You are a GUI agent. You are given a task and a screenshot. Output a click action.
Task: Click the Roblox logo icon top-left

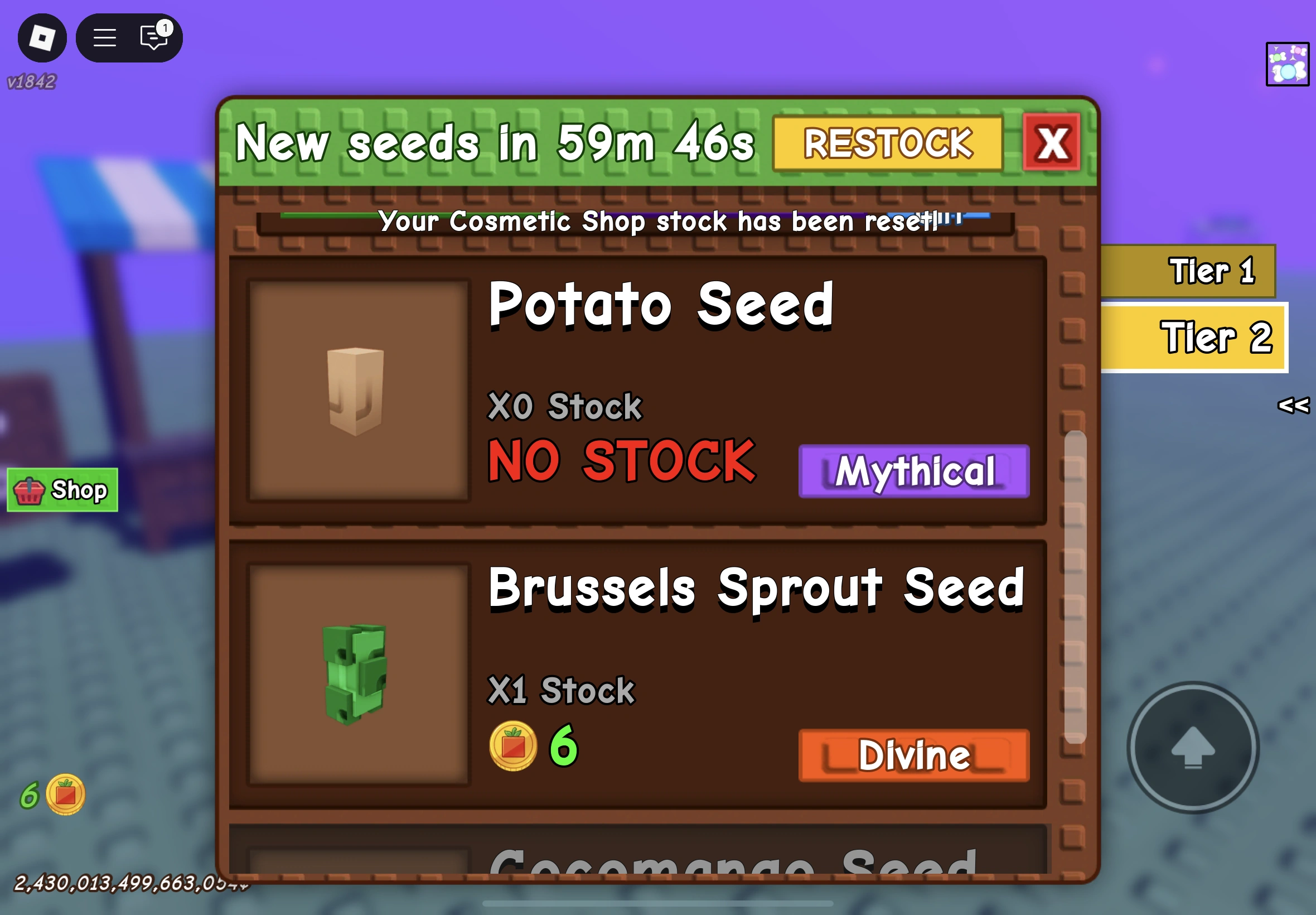pyautogui.click(x=42, y=37)
